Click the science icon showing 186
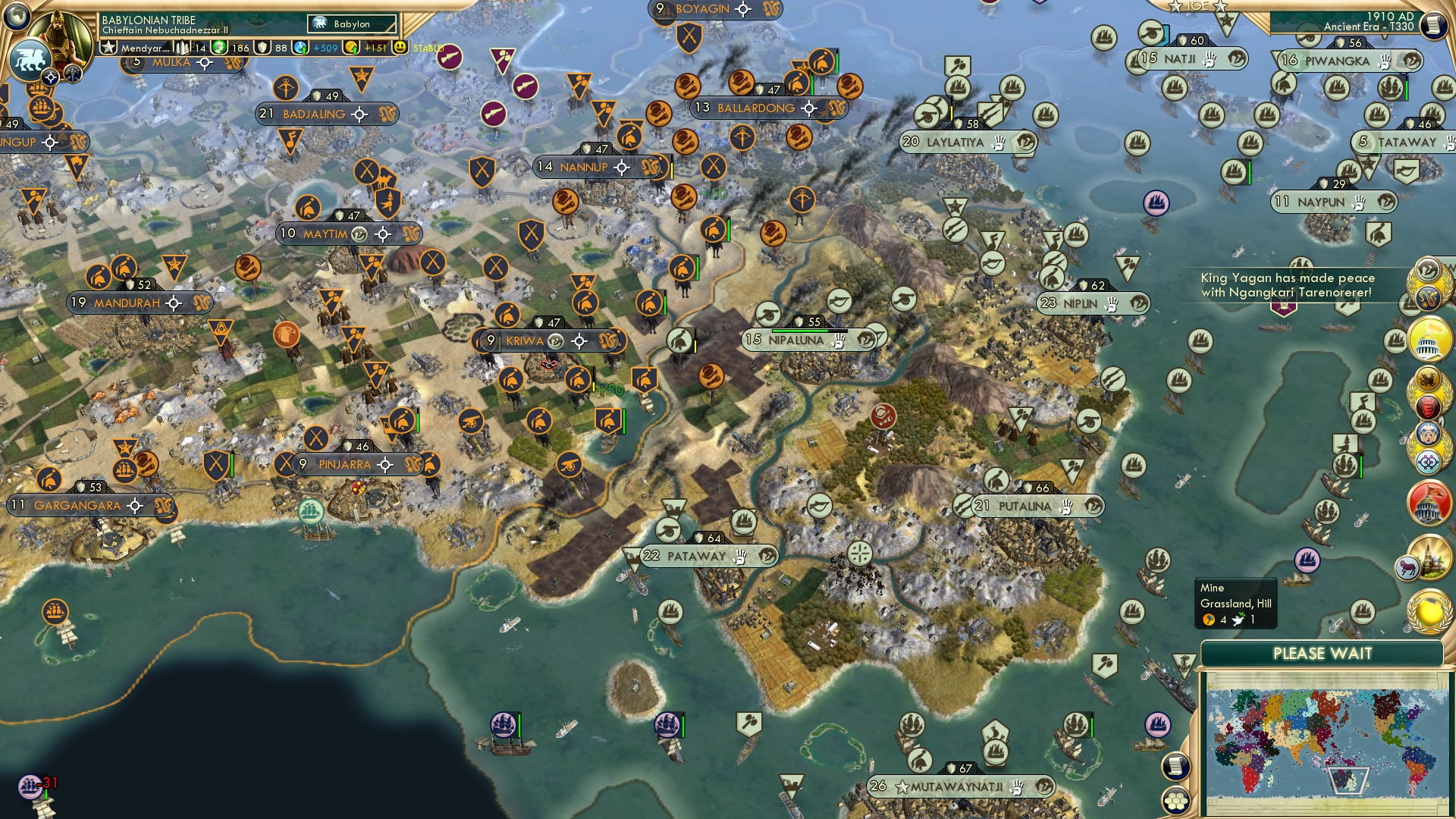Viewport: 1456px width, 819px height. coord(220,46)
